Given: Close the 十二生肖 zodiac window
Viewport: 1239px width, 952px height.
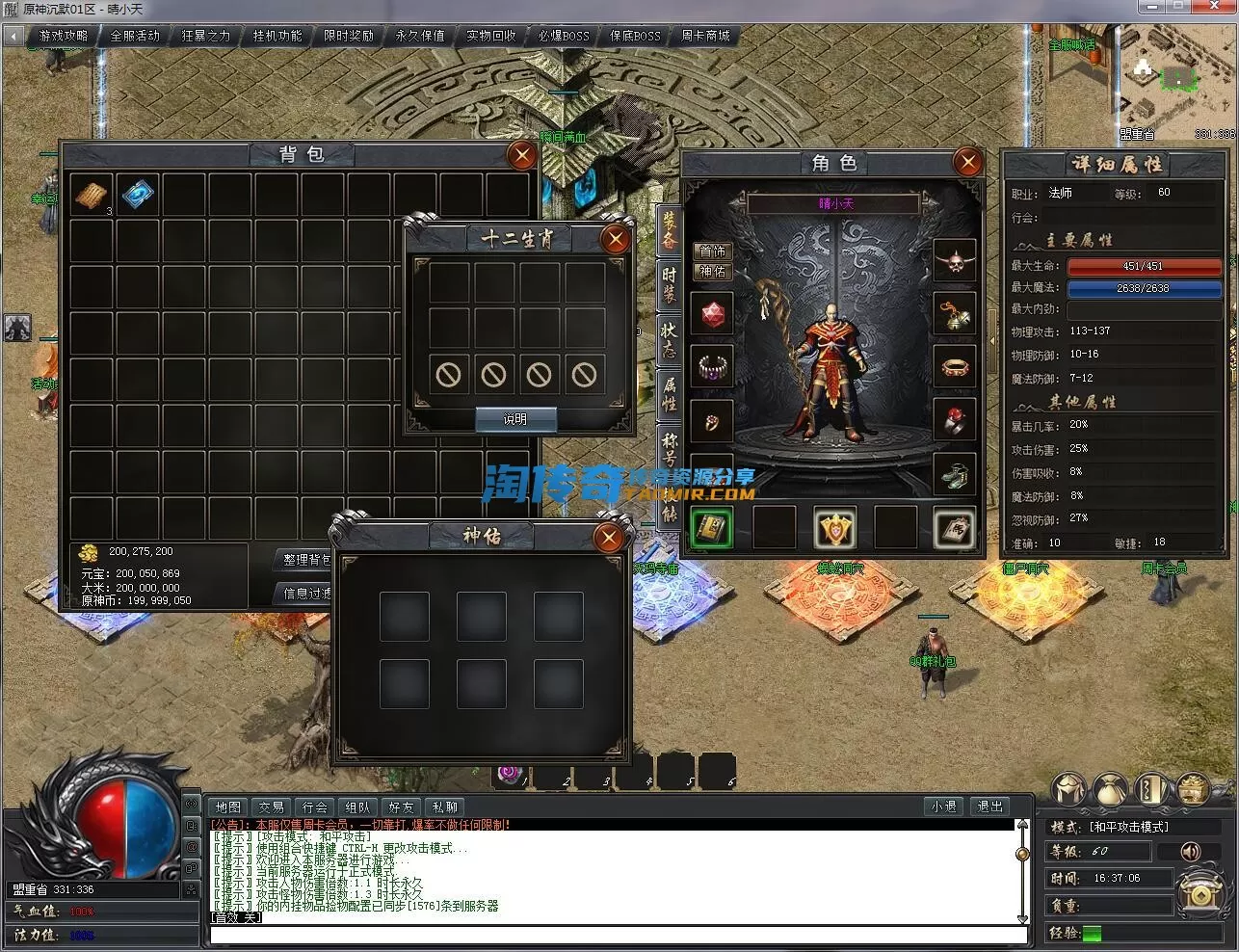Looking at the screenshot, I should coord(615,238).
